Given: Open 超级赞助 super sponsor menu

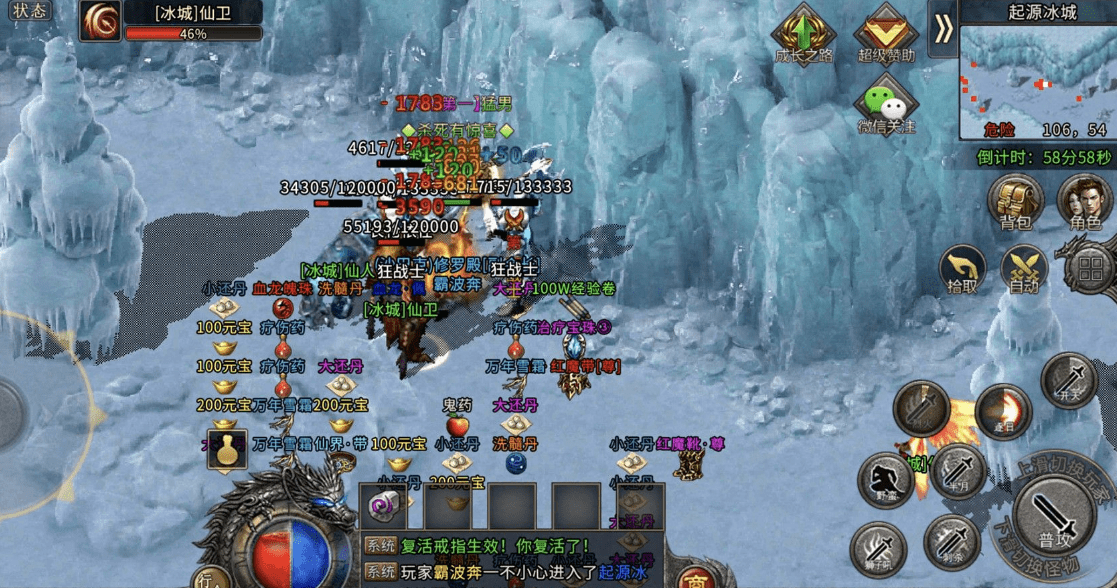Looking at the screenshot, I should [886, 33].
